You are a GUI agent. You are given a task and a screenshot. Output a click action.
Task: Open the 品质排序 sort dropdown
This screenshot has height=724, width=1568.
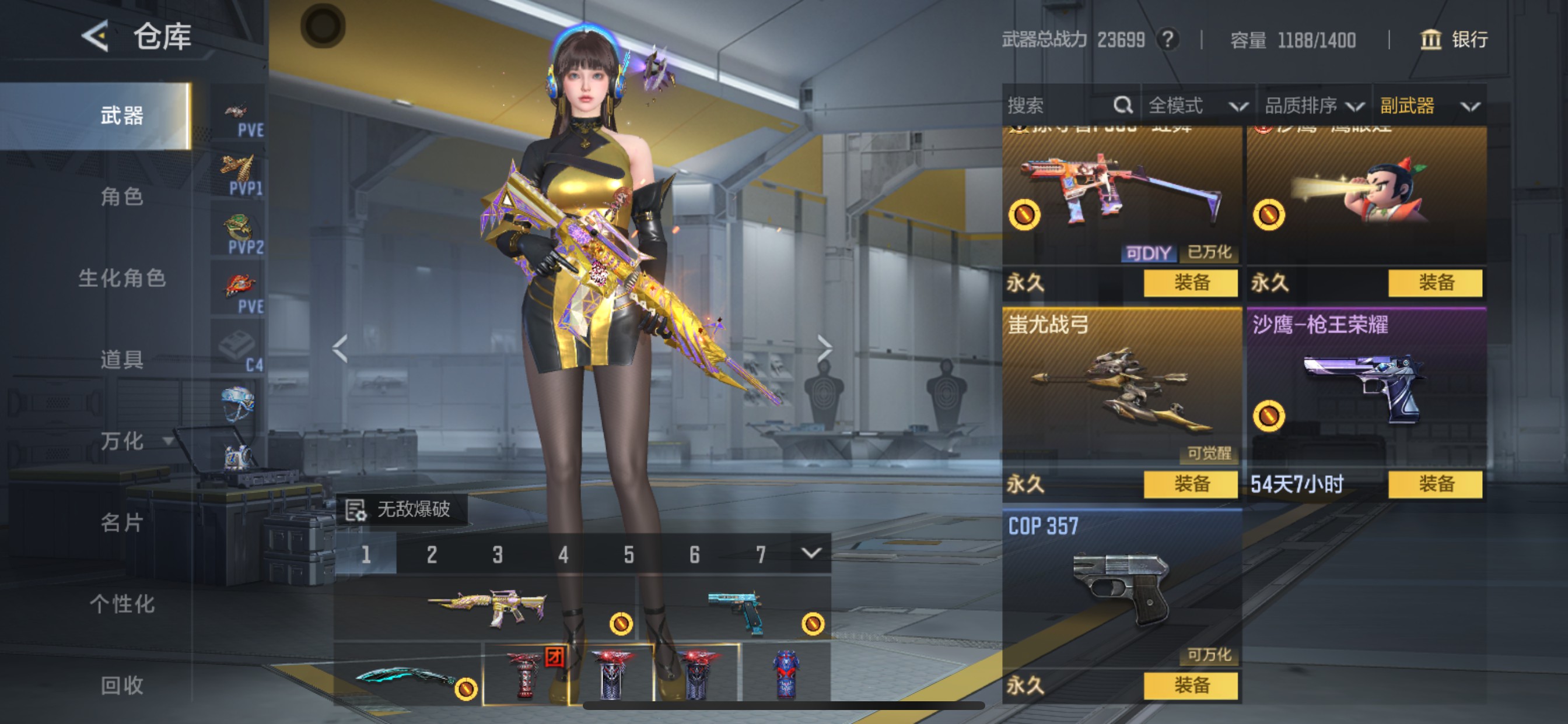(x=1314, y=106)
